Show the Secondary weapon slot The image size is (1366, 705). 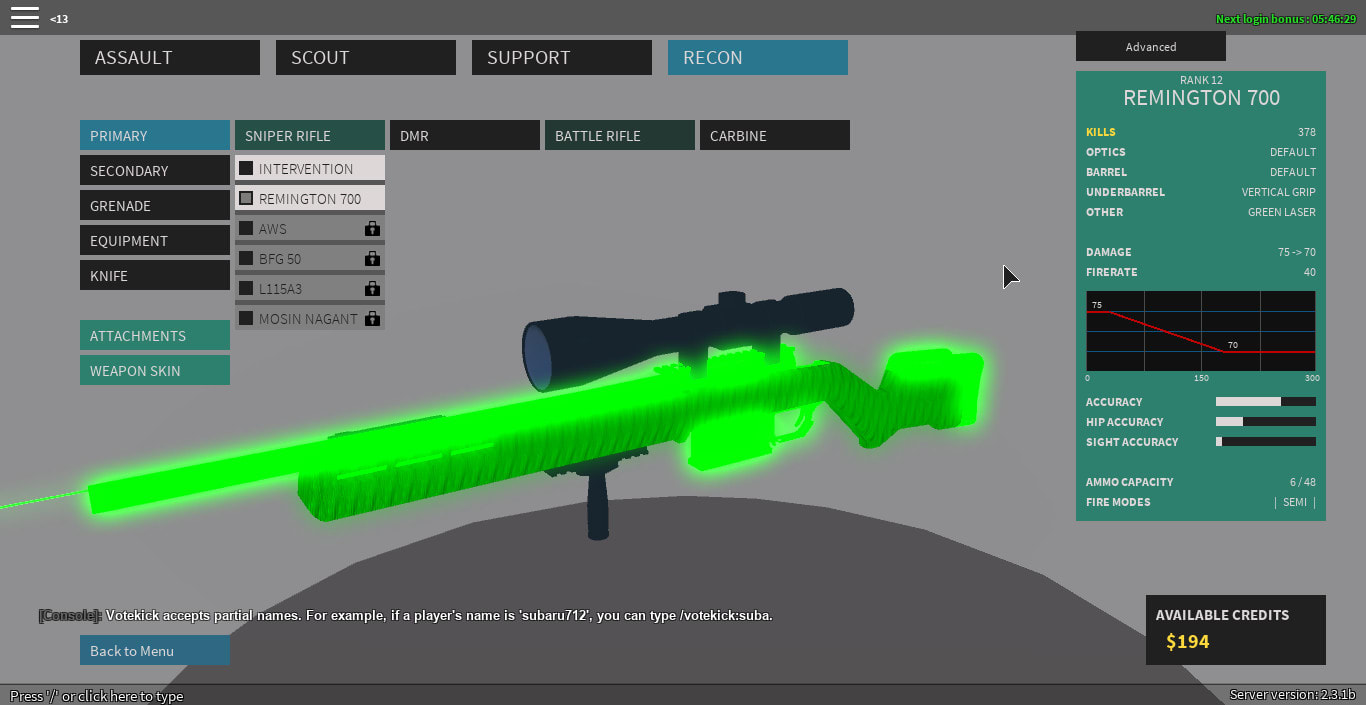click(x=154, y=170)
